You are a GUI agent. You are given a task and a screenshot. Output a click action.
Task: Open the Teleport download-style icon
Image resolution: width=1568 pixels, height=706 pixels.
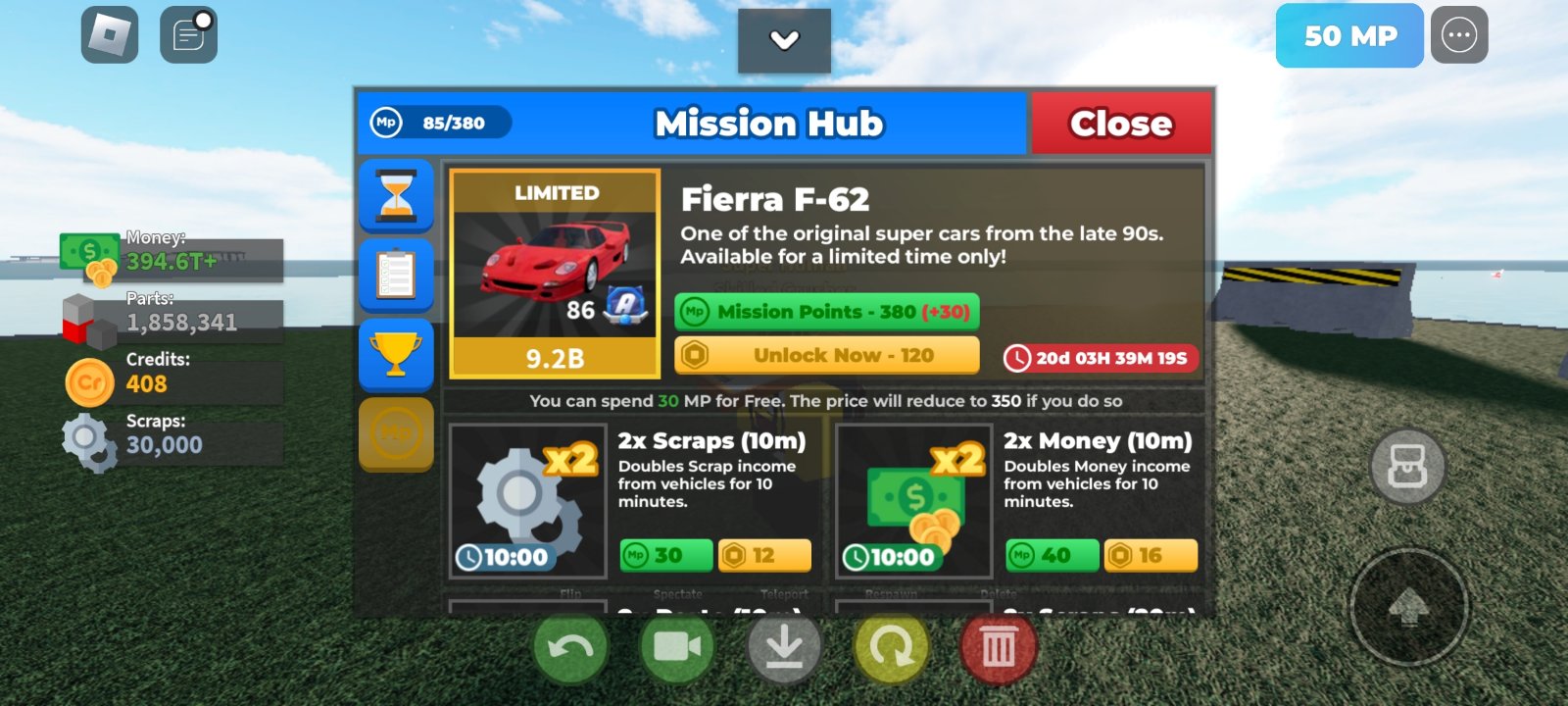point(784,646)
